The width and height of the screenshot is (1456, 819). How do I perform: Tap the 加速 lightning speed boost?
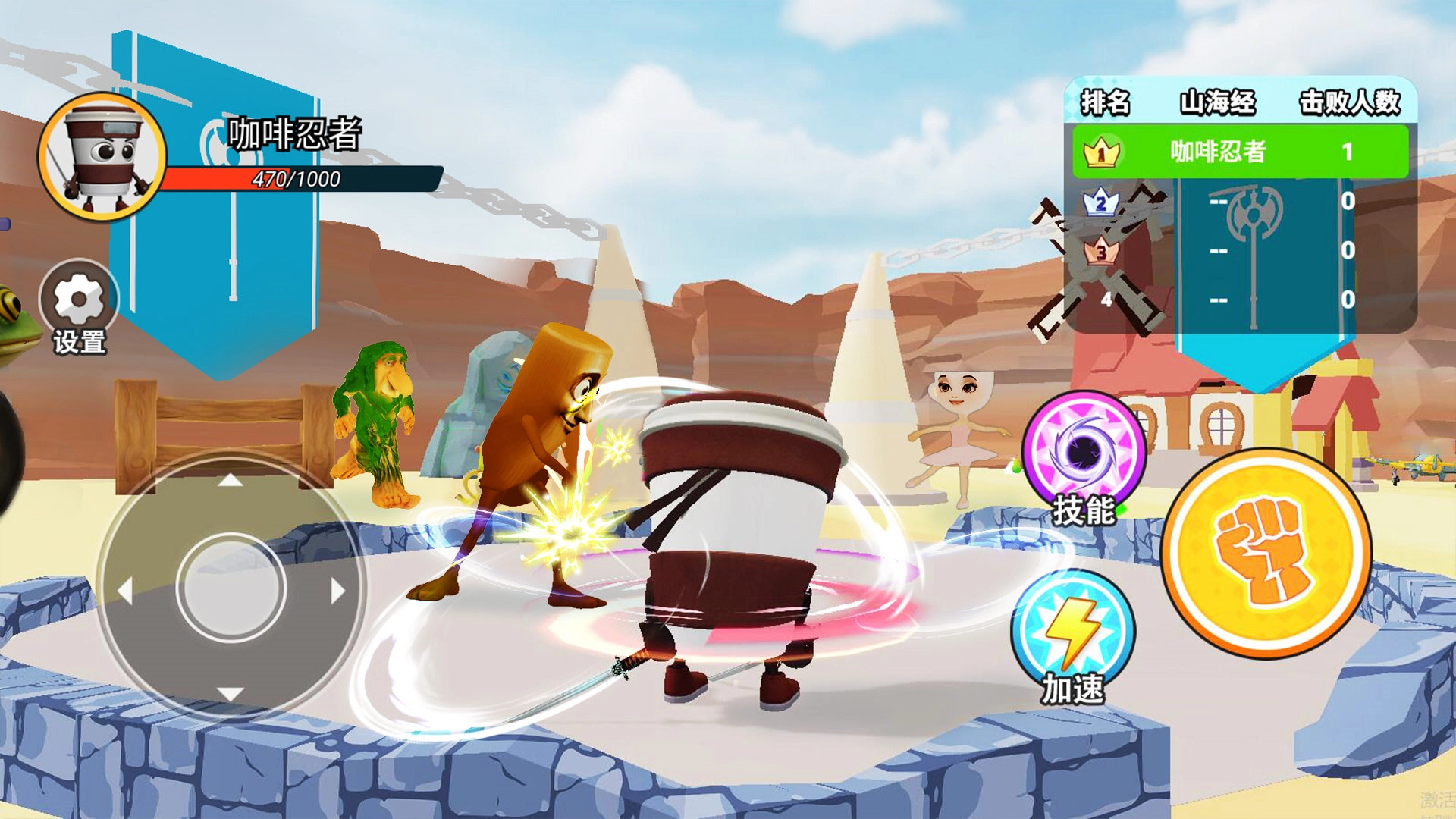pos(1073,631)
